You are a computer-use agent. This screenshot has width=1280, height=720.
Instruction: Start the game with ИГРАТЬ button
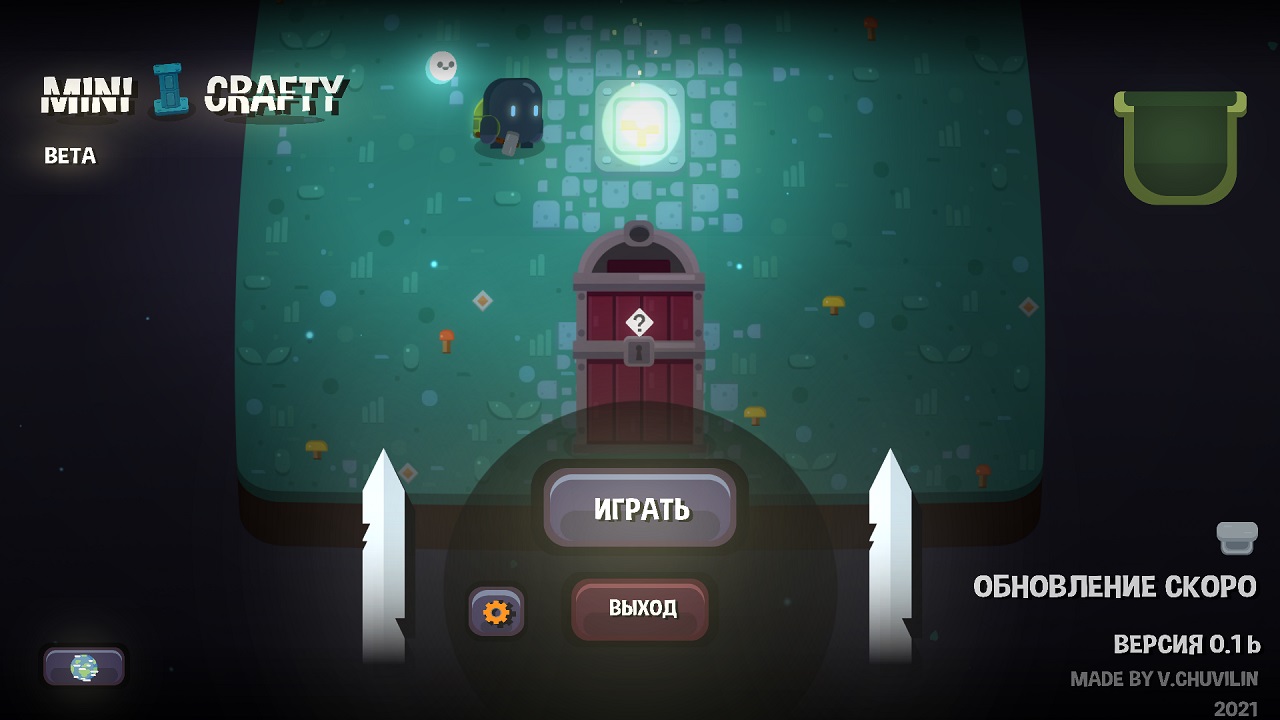coord(640,508)
